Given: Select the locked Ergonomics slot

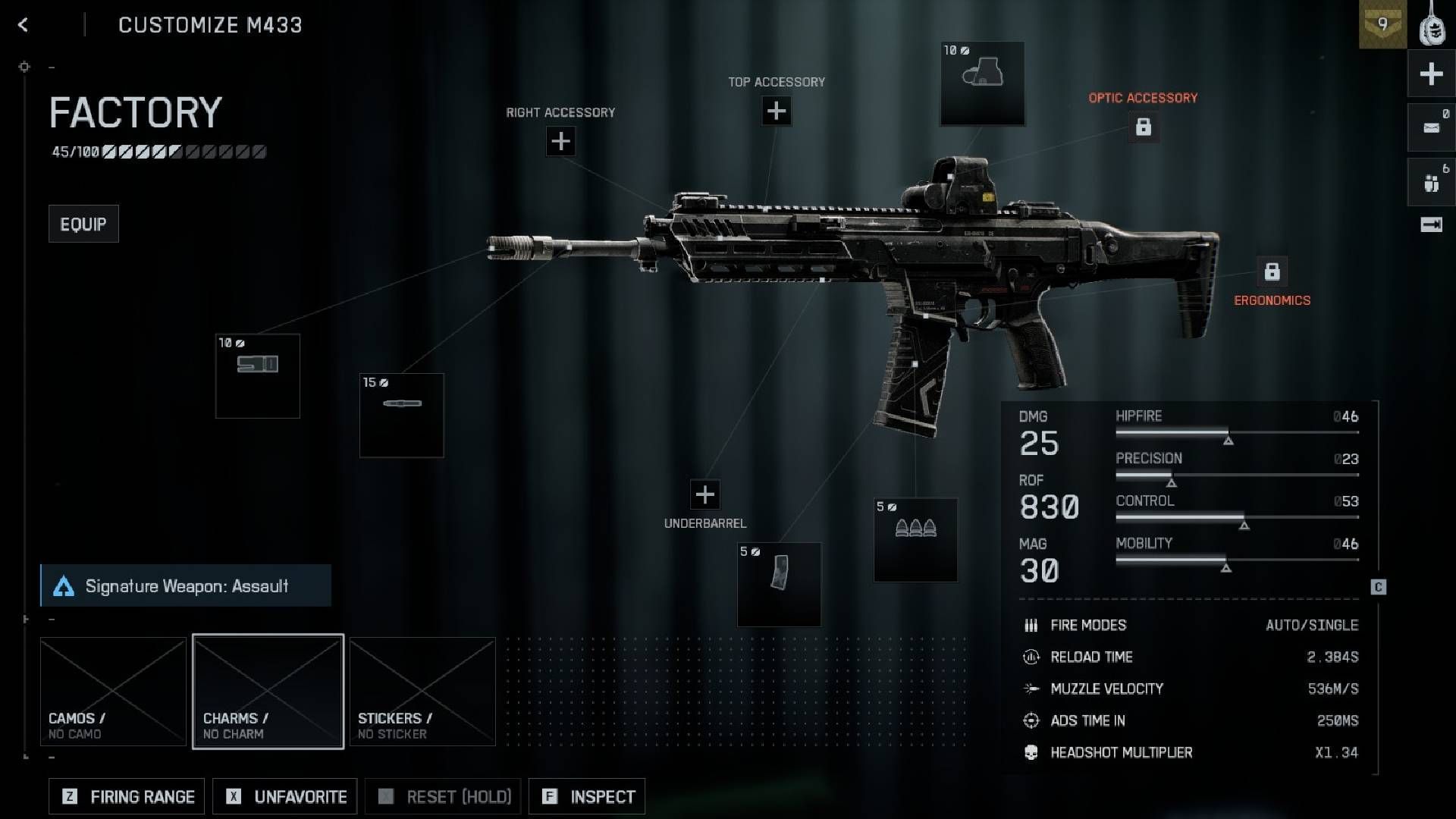Looking at the screenshot, I should point(1272,271).
